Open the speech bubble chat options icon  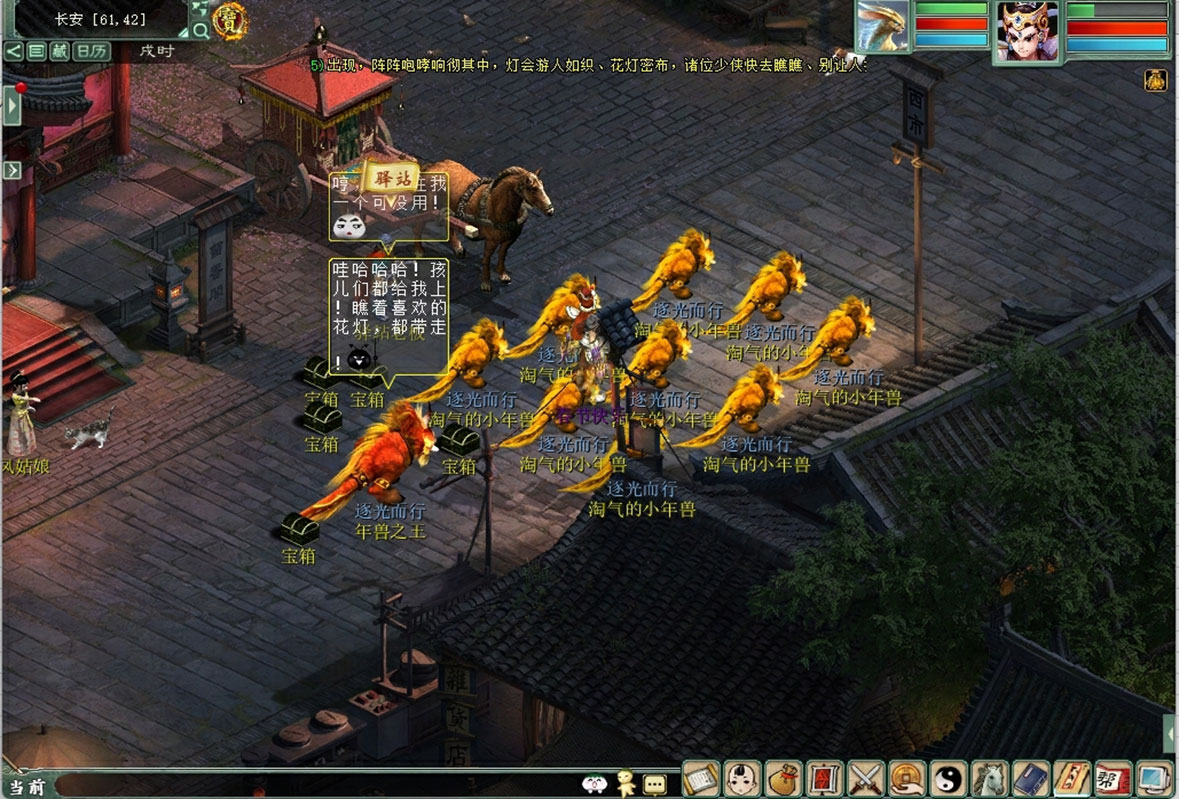[655, 784]
